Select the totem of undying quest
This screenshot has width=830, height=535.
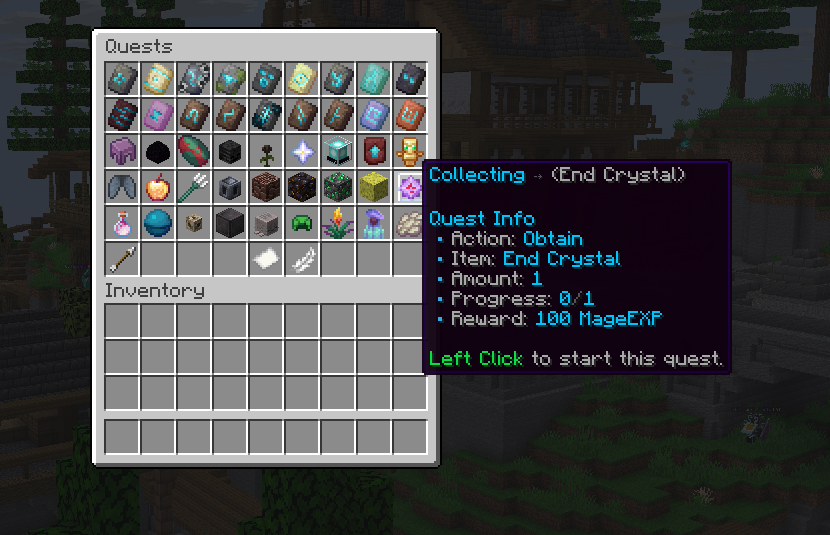pos(410,150)
